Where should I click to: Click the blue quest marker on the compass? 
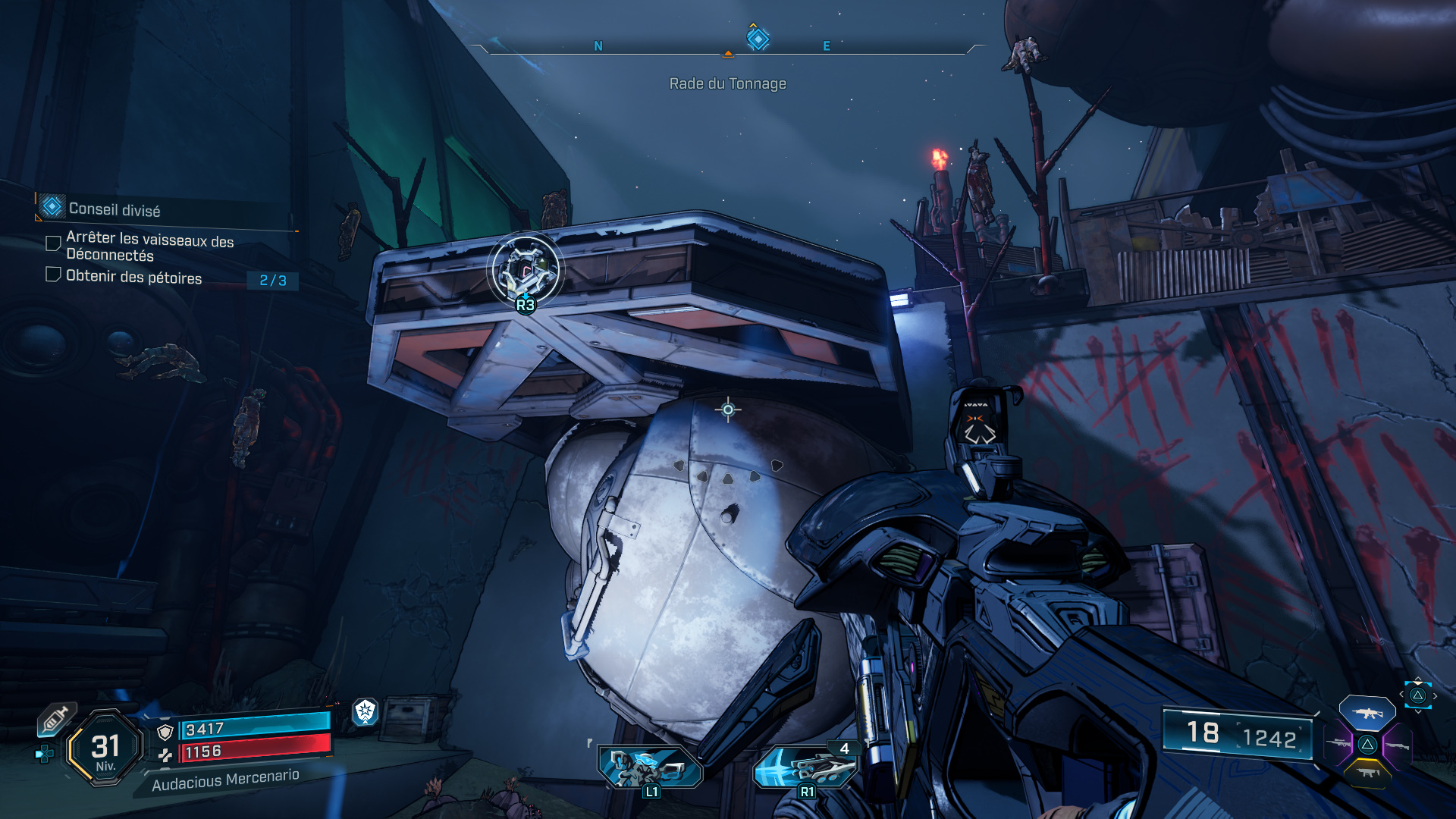758,38
